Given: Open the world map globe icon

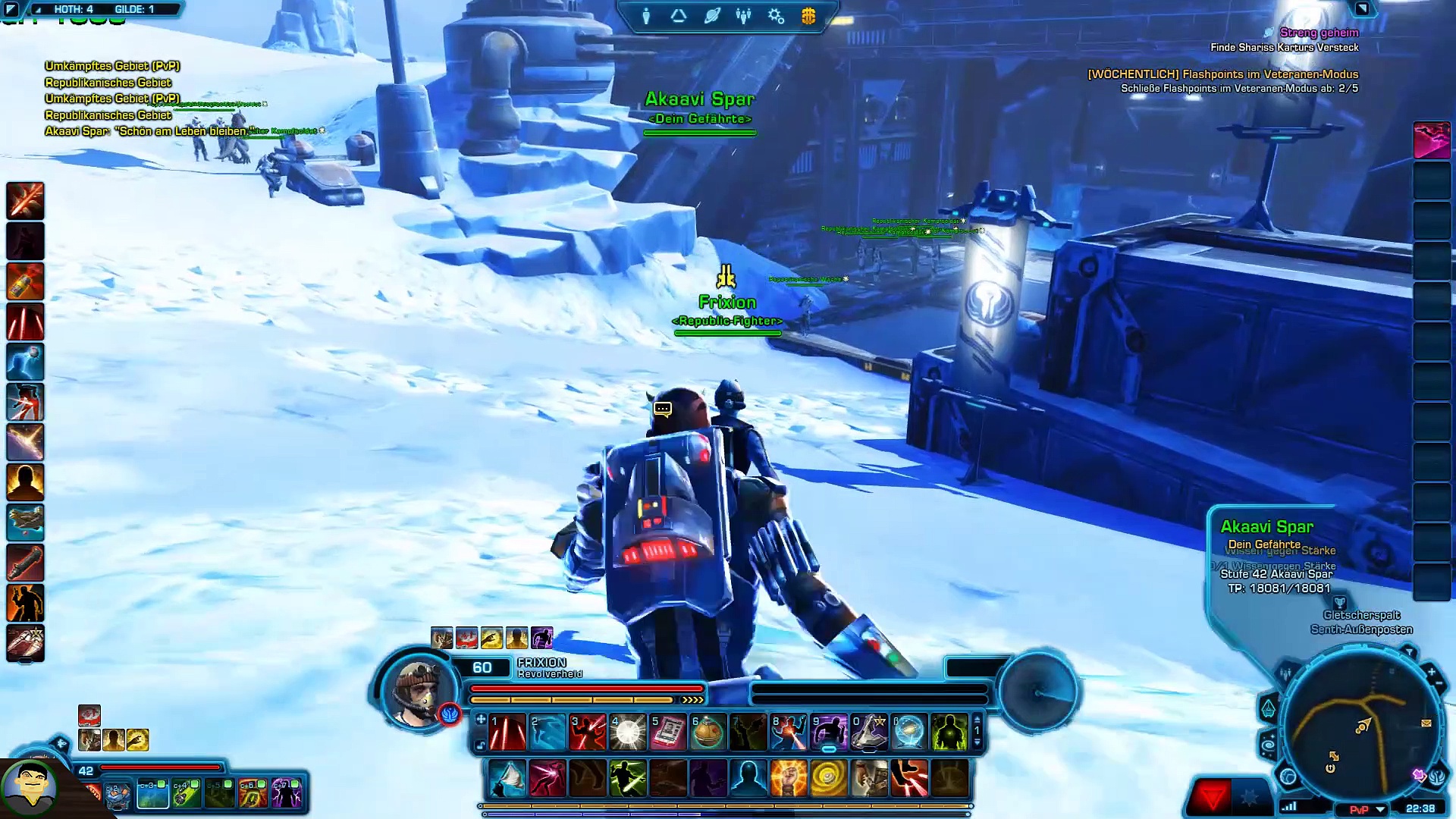Looking at the screenshot, I should (x=1288, y=776).
